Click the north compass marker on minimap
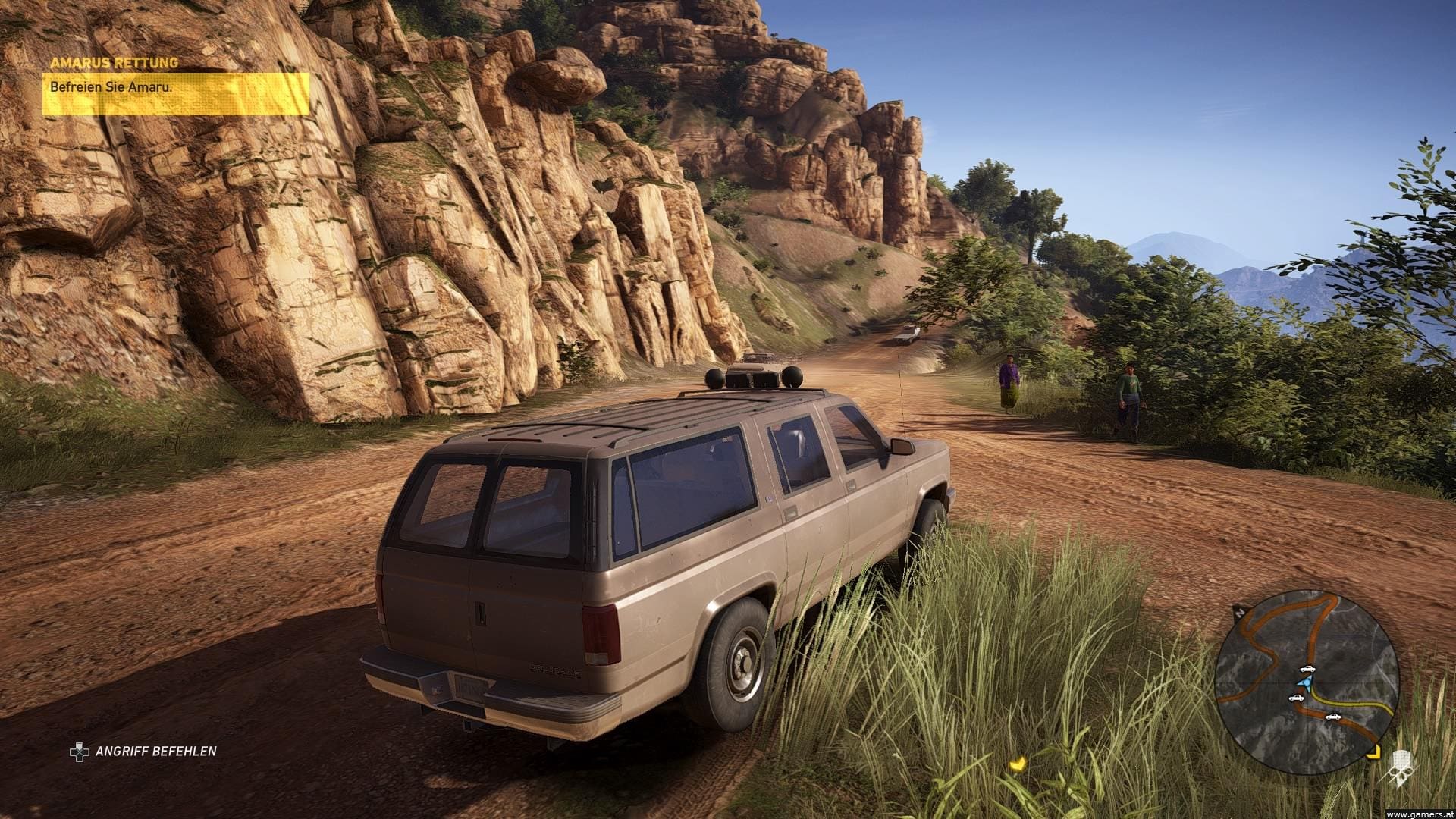 1239,611
